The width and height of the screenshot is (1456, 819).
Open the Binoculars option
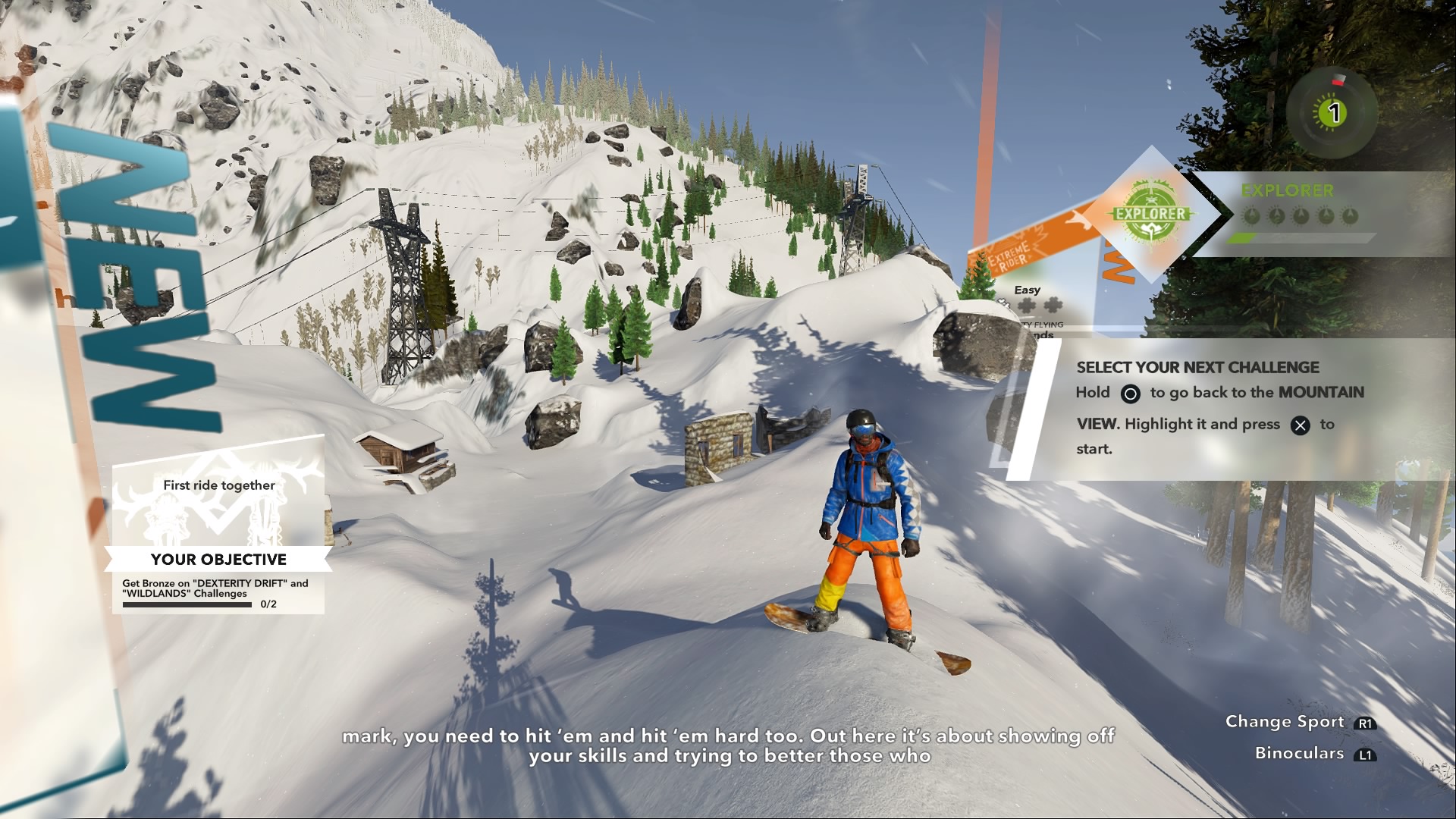[1313, 754]
